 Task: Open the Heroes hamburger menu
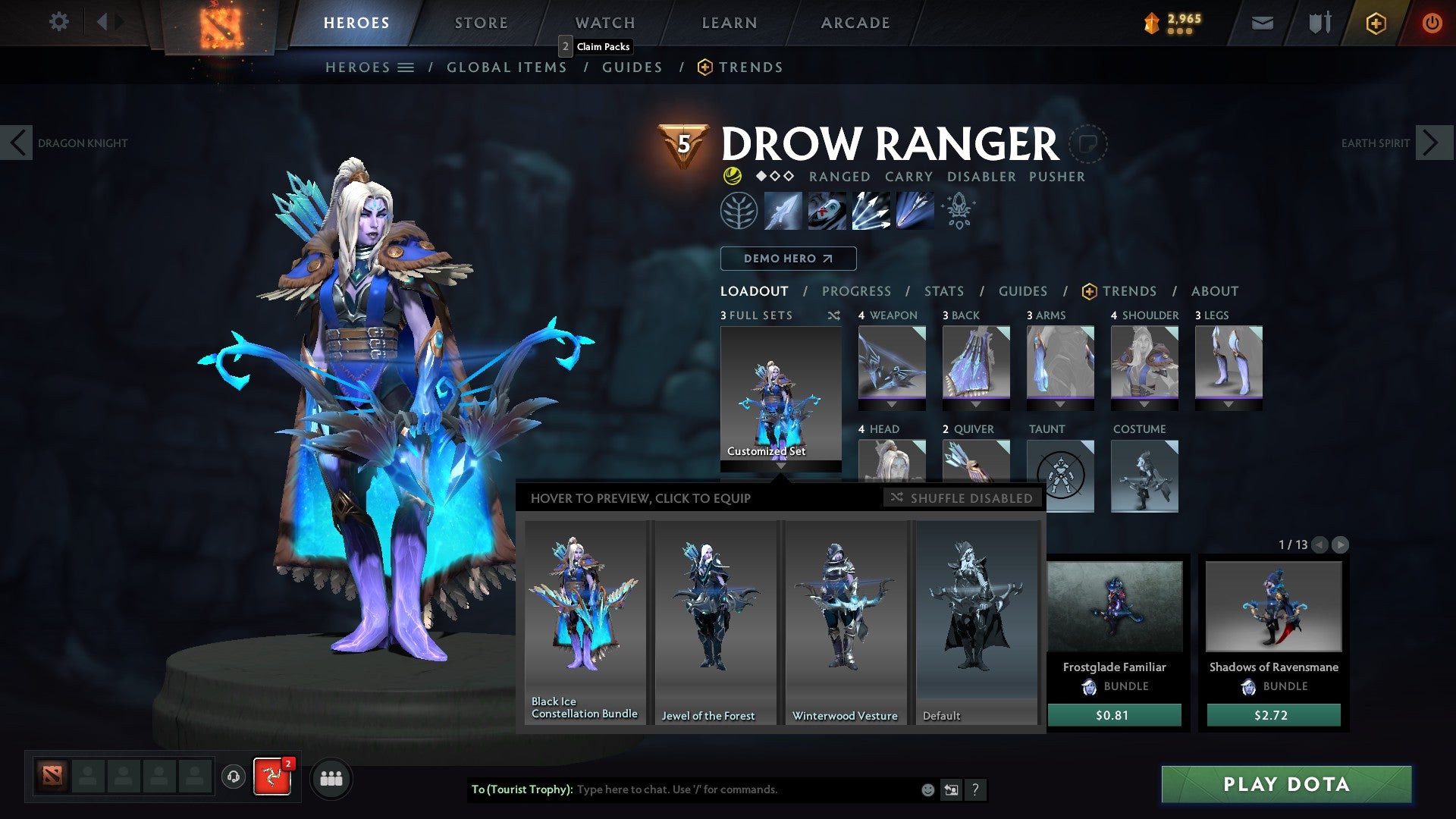point(407,67)
